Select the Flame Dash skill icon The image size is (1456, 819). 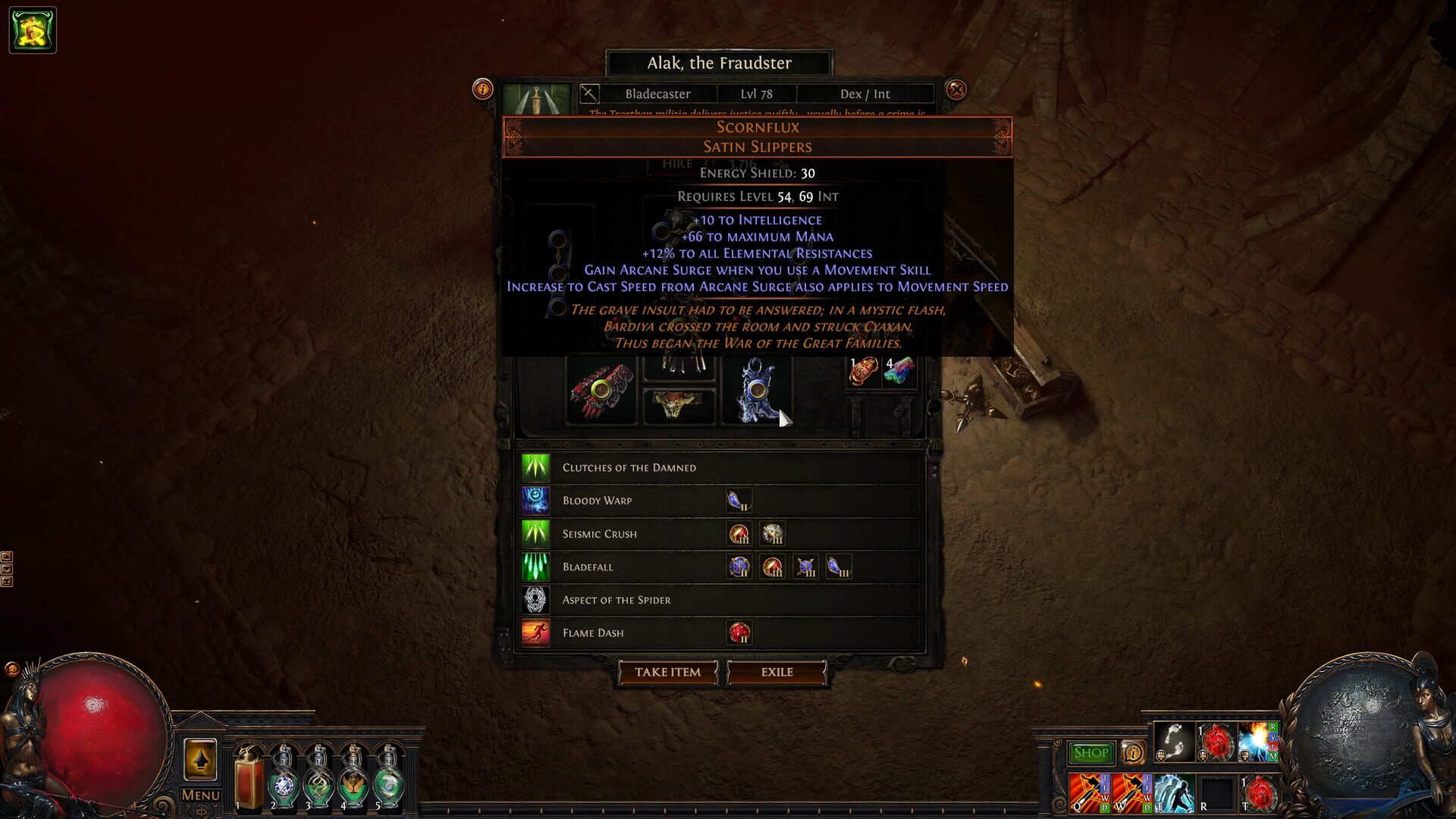(x=536, y=632)
